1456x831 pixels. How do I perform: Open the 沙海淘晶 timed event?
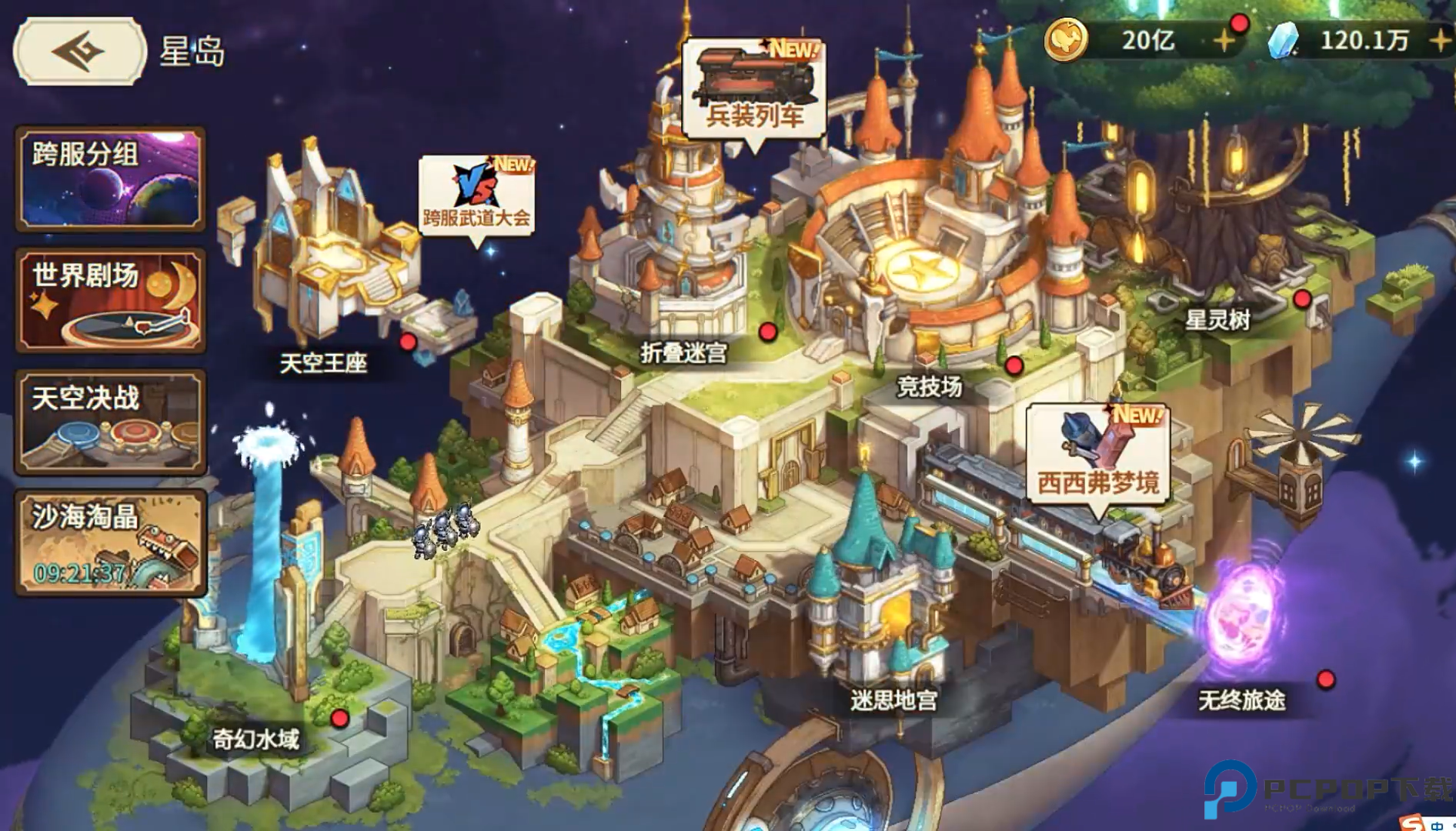tap(111, 543)
